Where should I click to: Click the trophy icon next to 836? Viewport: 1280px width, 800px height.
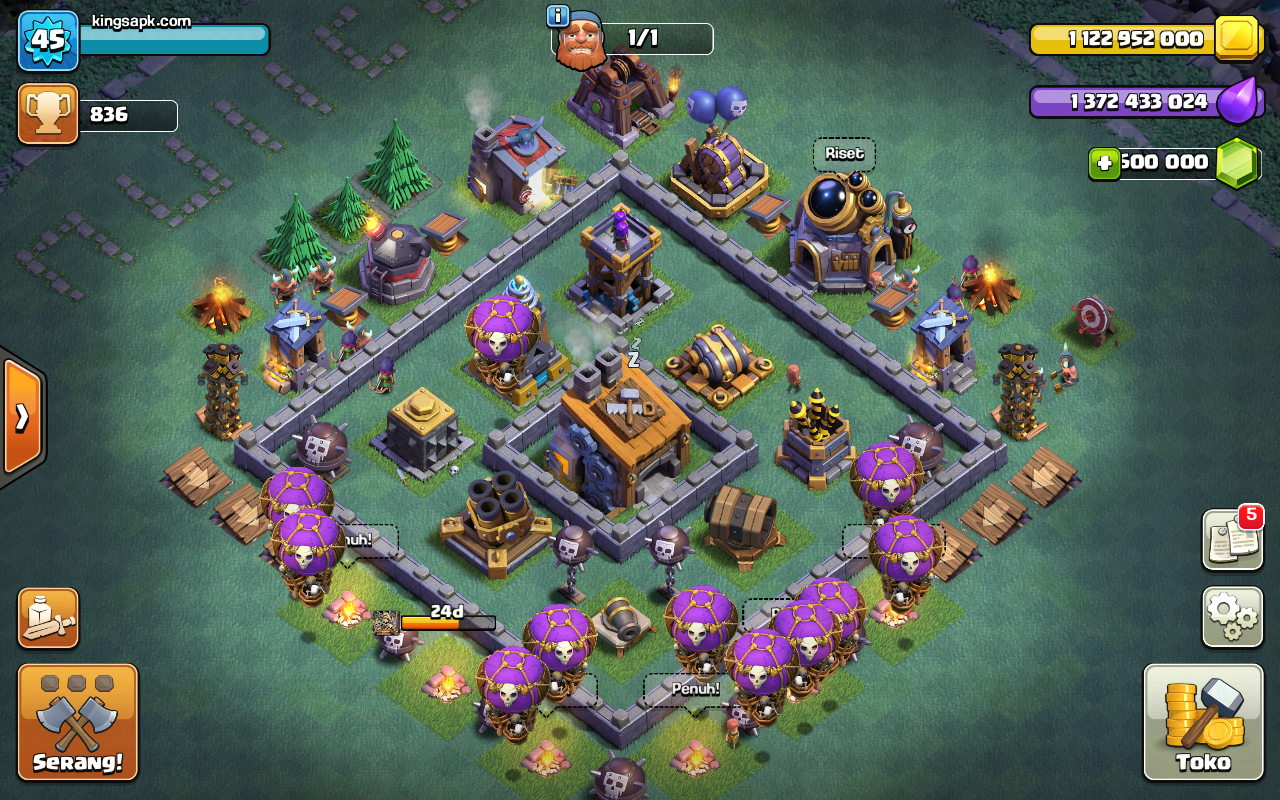[47, 114]
